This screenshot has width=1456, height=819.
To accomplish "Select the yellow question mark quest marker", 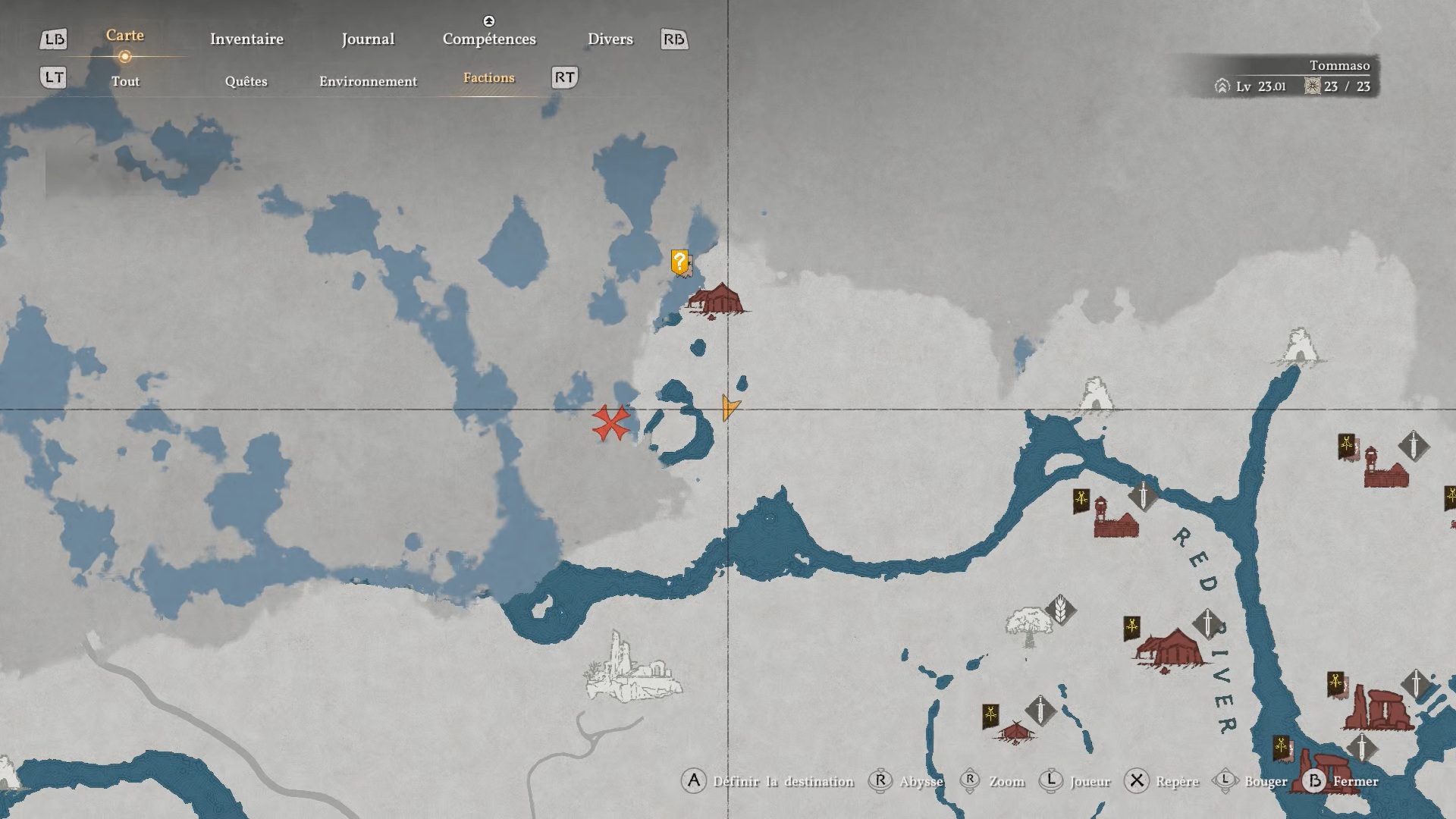I will point(679,262).
